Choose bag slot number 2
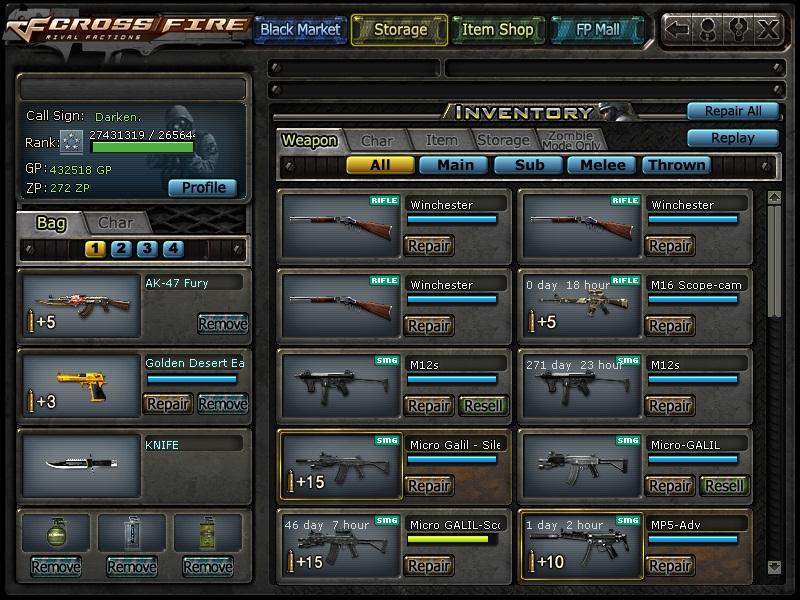This screenshot has height=600, width=800. click(121, 249)
